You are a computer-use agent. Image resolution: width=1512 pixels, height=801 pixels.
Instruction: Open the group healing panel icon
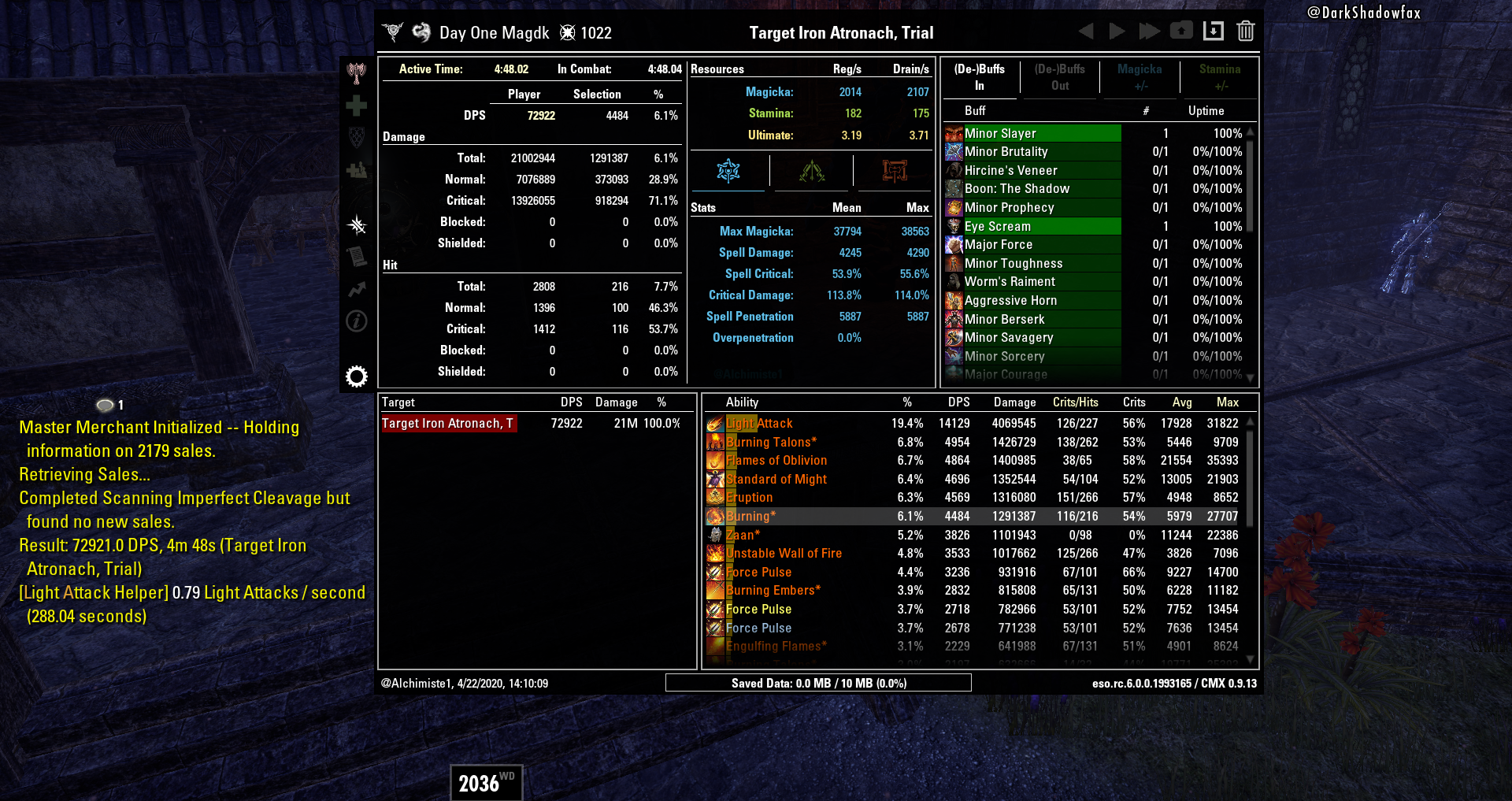point(357,169)
